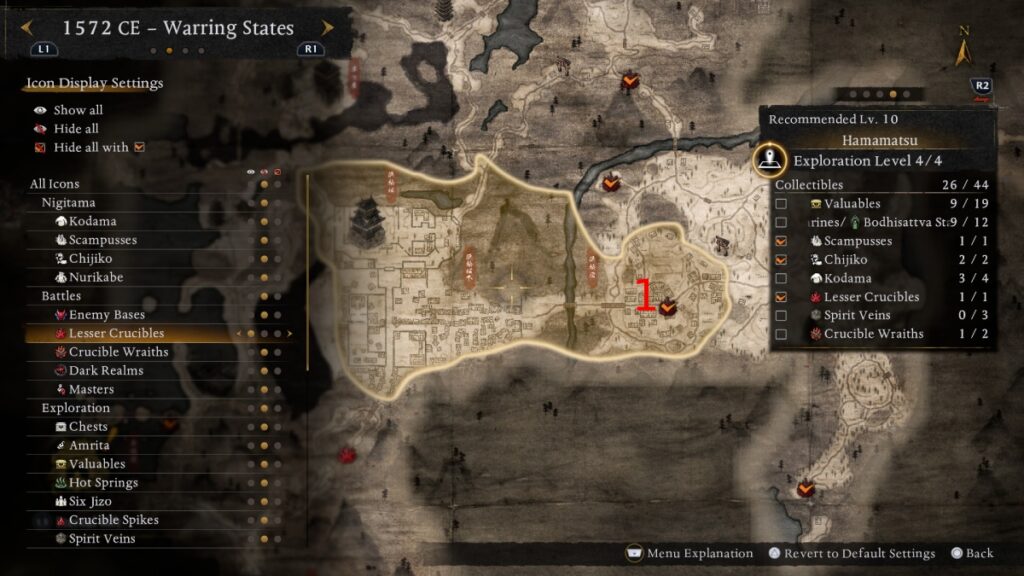Screen dimensions: 1024x576
Task: Choose the Scampusses filter entry
Action: pyautogui.click(x=102, y=240)
